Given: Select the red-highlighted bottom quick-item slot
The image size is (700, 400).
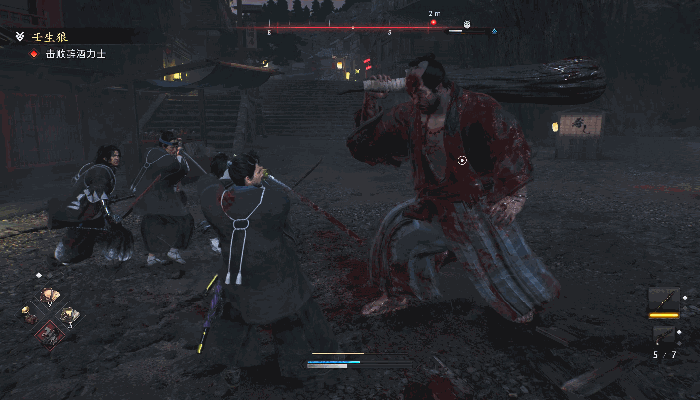Looking at the screenshot, I should (x=48, y=334).
